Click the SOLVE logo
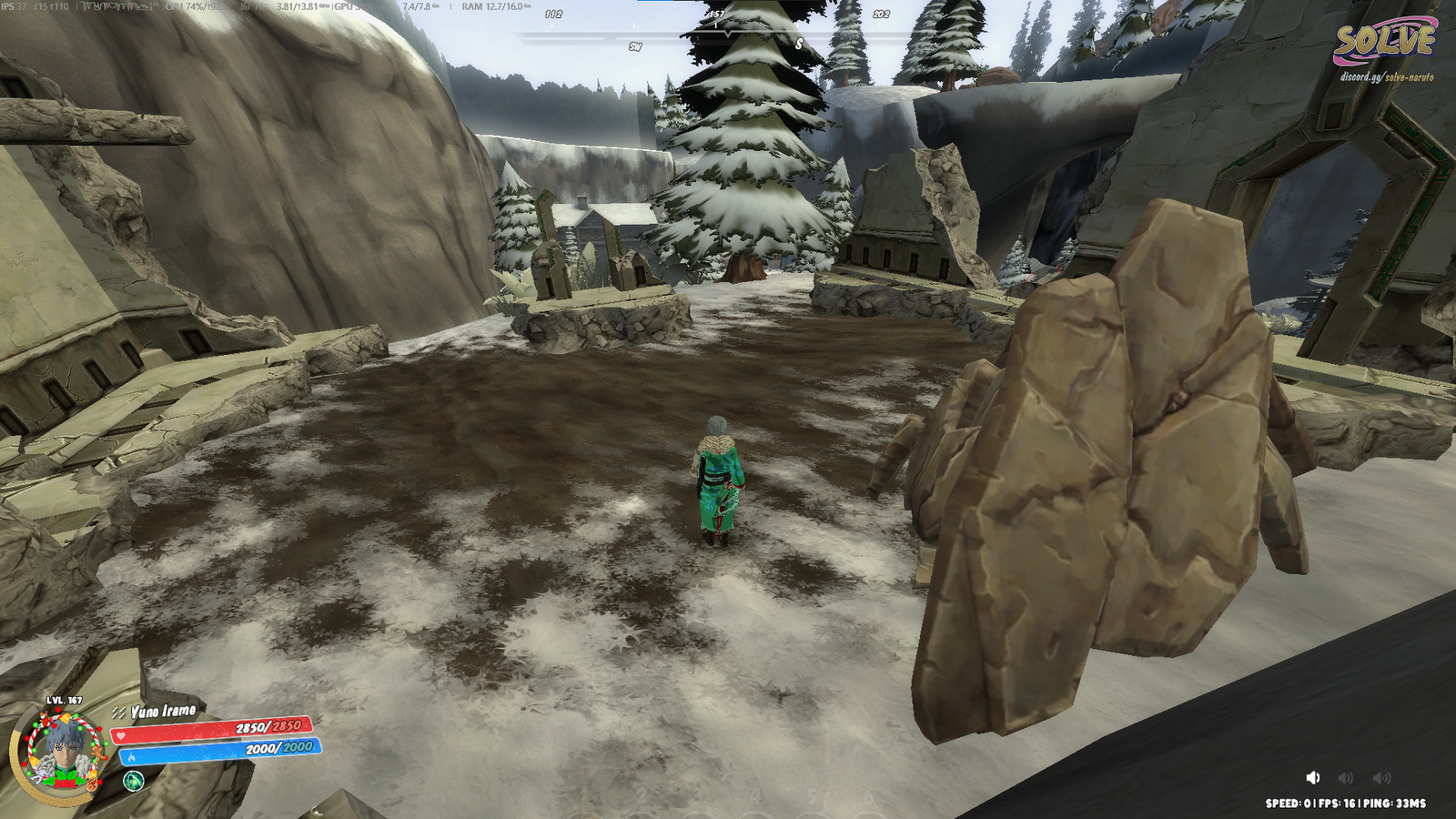 [1384, 42]
